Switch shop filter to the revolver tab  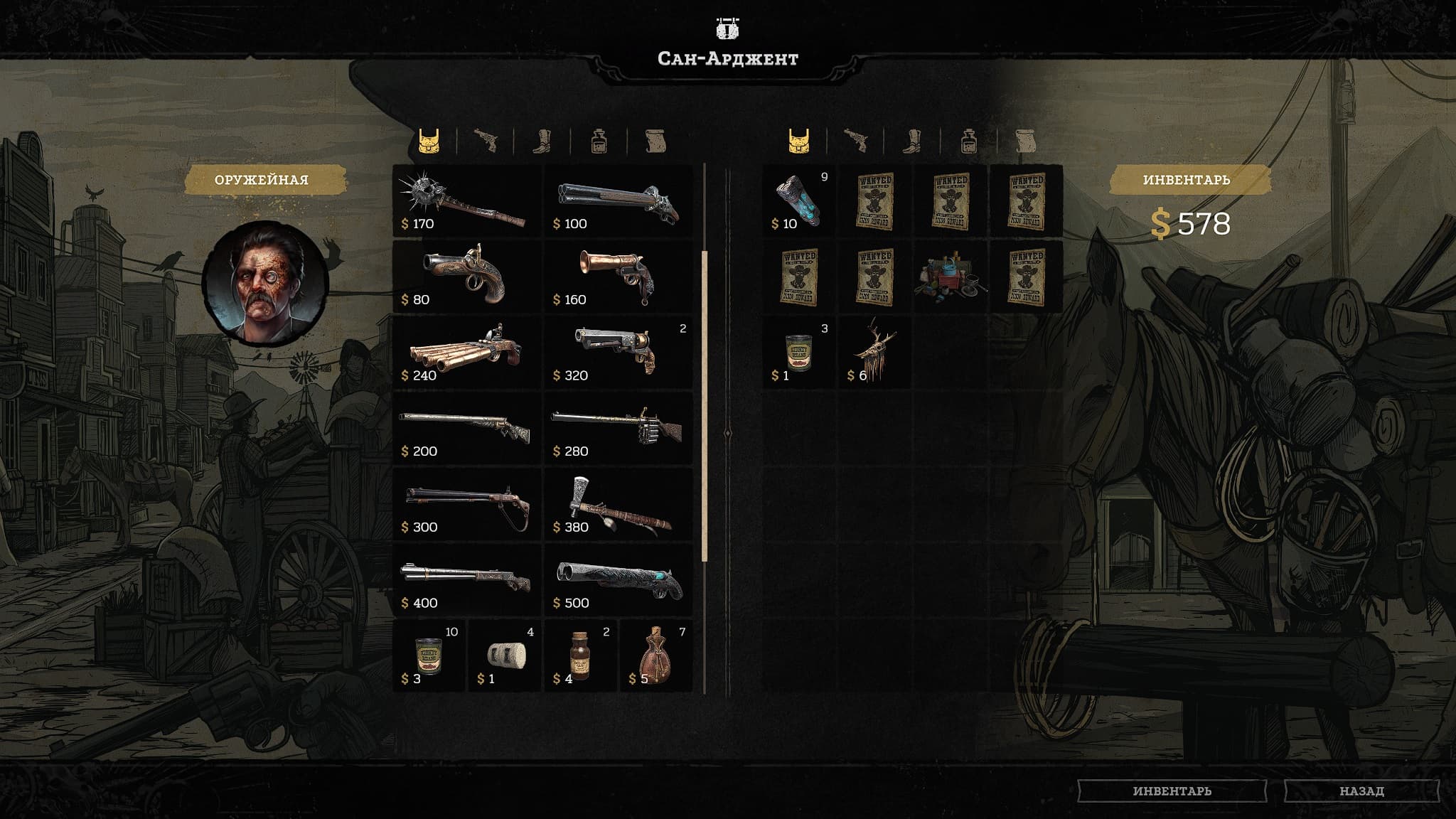486,141
